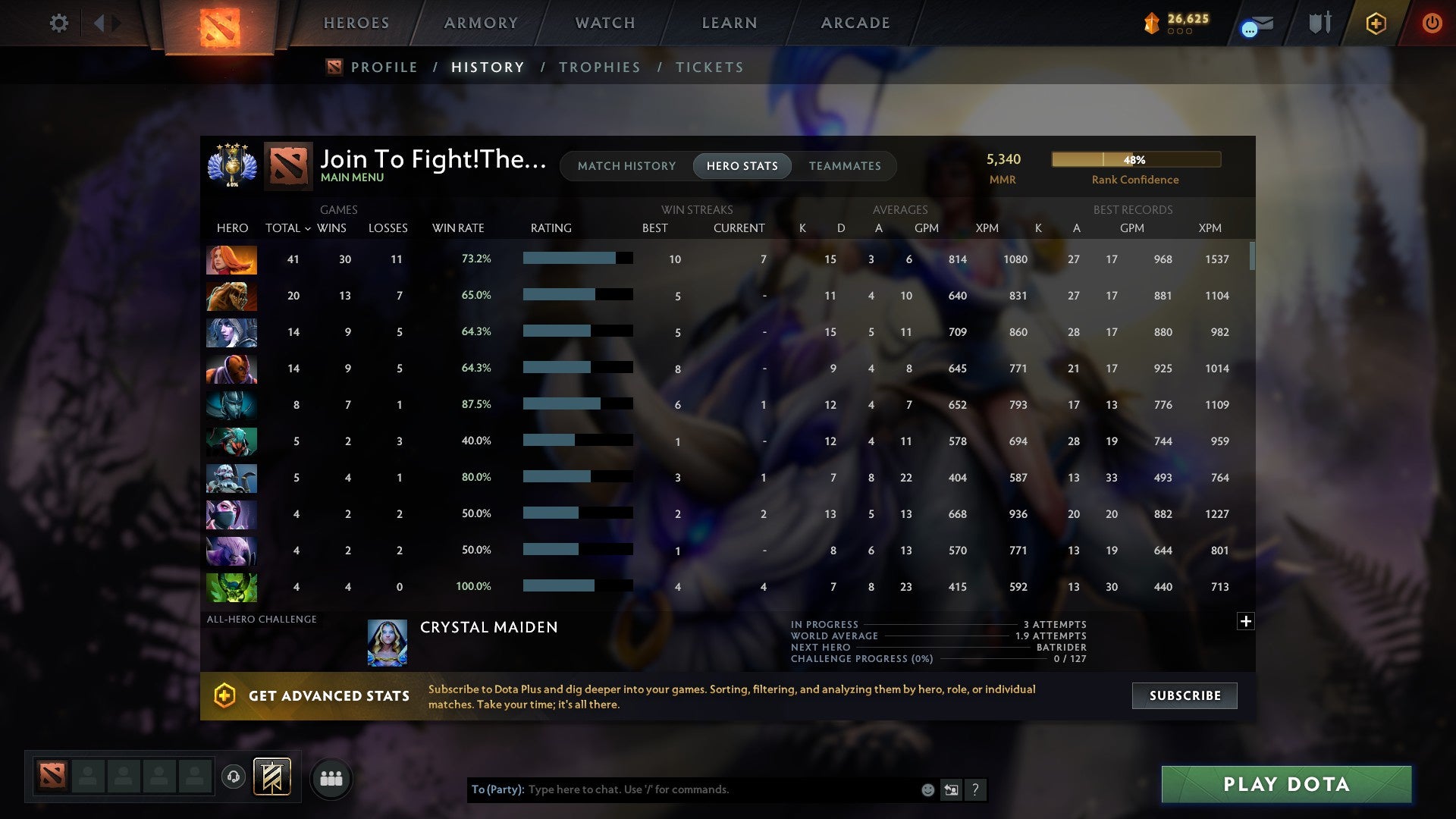
Task: Click the chat help question mark icon
Action: [x=977, y=790]
